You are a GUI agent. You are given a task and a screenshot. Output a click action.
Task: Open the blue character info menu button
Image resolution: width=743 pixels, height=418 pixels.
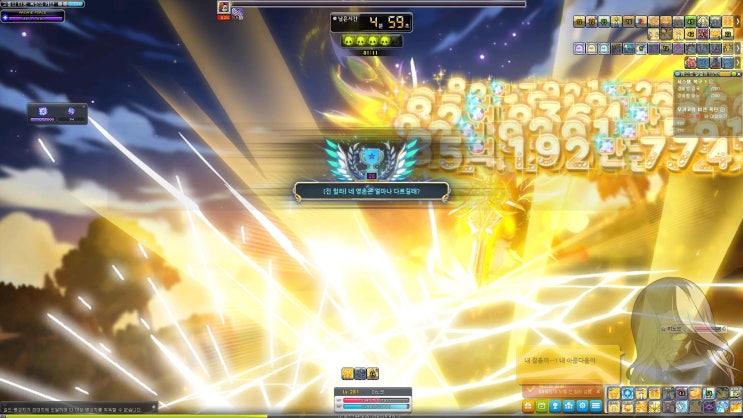[x=555, y=406]
